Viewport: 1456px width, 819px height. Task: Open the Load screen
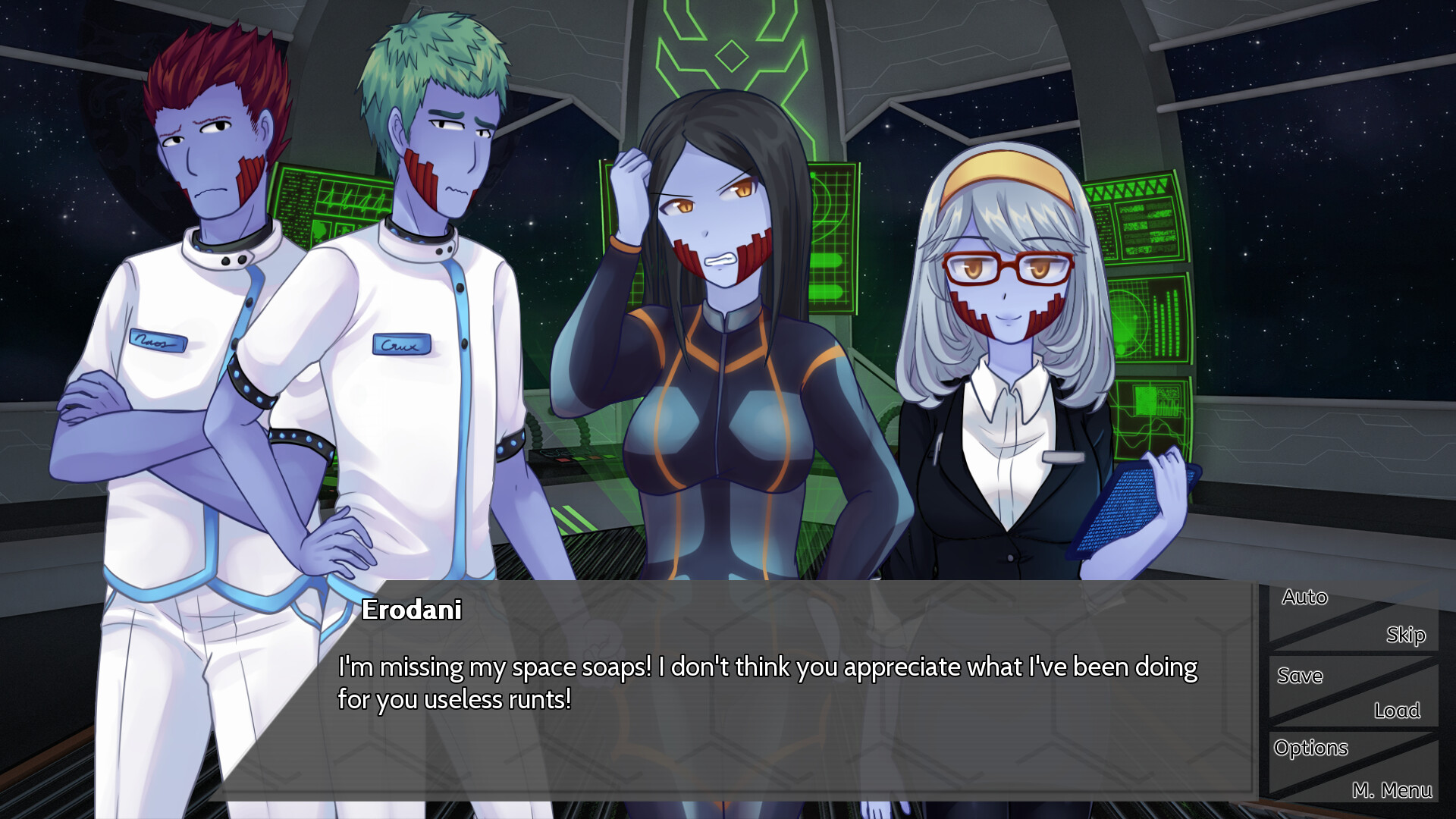point(1399,711)
